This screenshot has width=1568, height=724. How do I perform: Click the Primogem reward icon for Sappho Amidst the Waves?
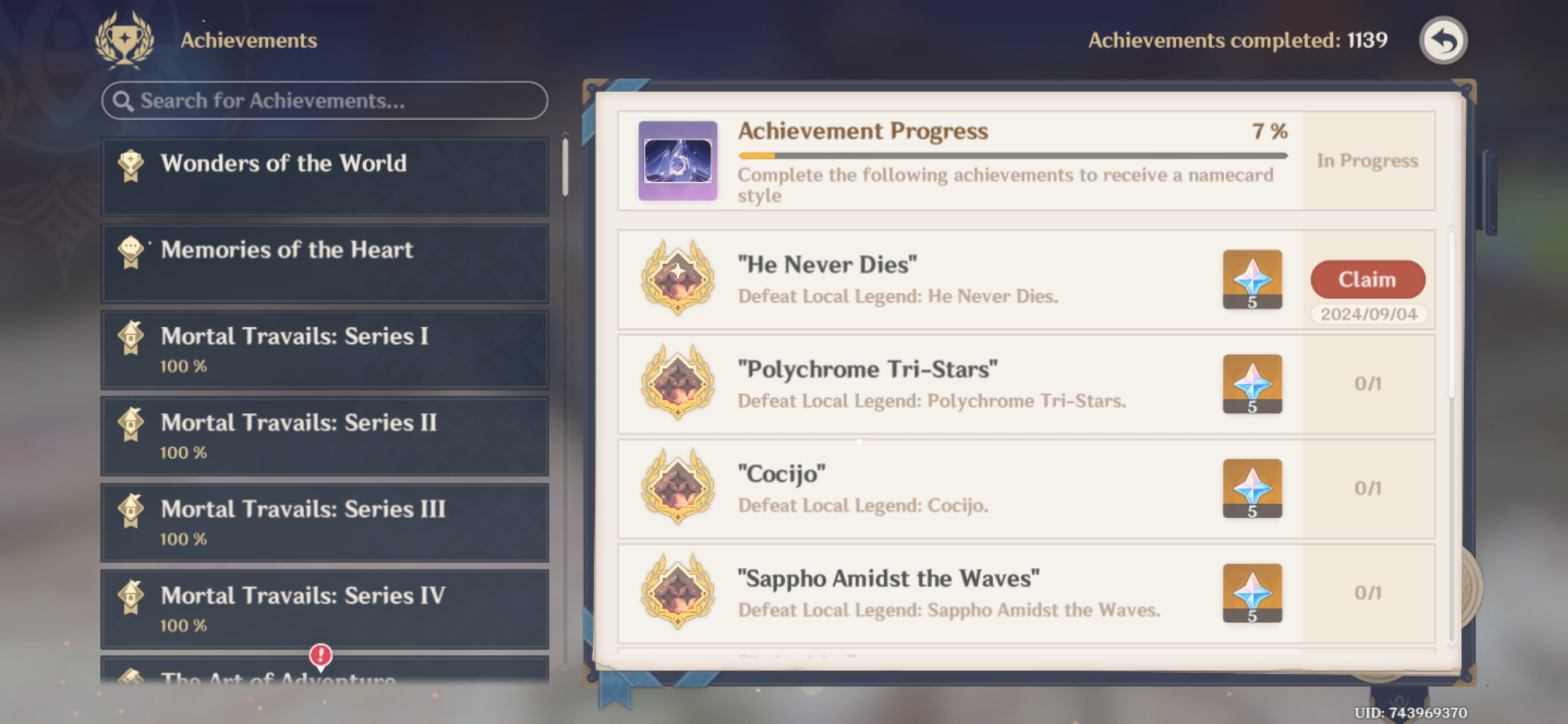coord(1251,593)
